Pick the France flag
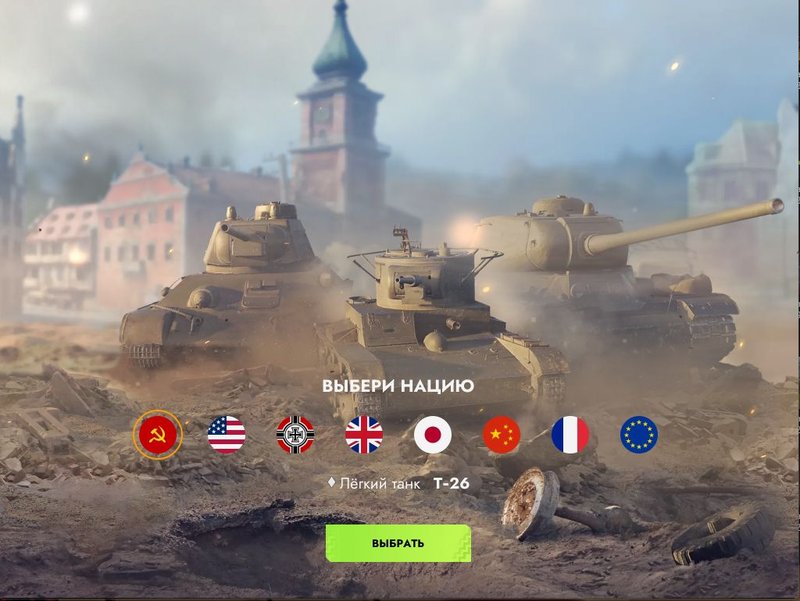The width and height of the screenshot is (800, 601). [570, 435]
